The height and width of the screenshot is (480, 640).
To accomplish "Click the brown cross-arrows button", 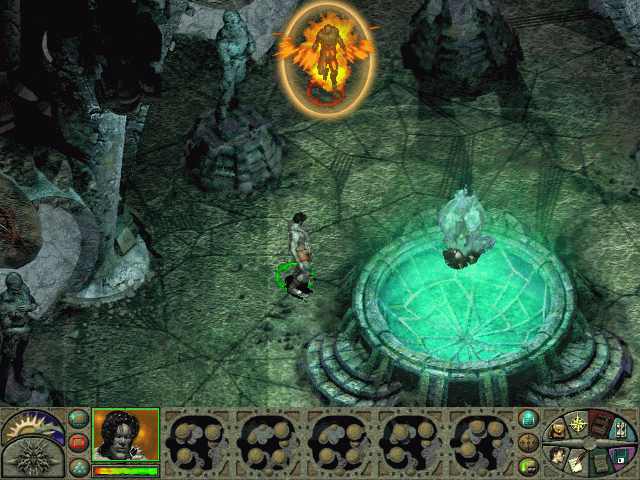I will point(529,442).
